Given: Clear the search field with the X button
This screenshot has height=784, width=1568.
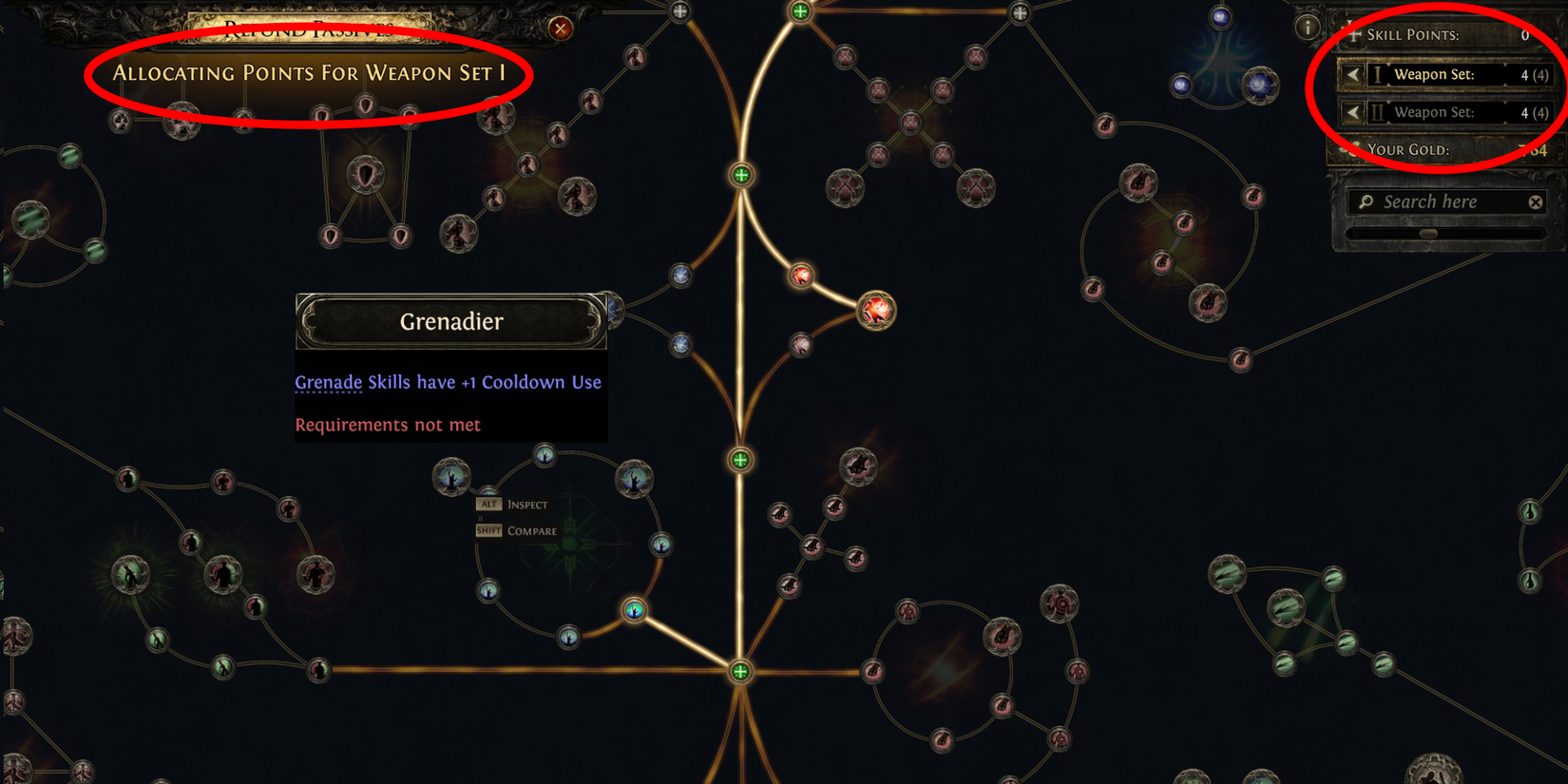Looking at the screenshot, I should click(1536, 201).
